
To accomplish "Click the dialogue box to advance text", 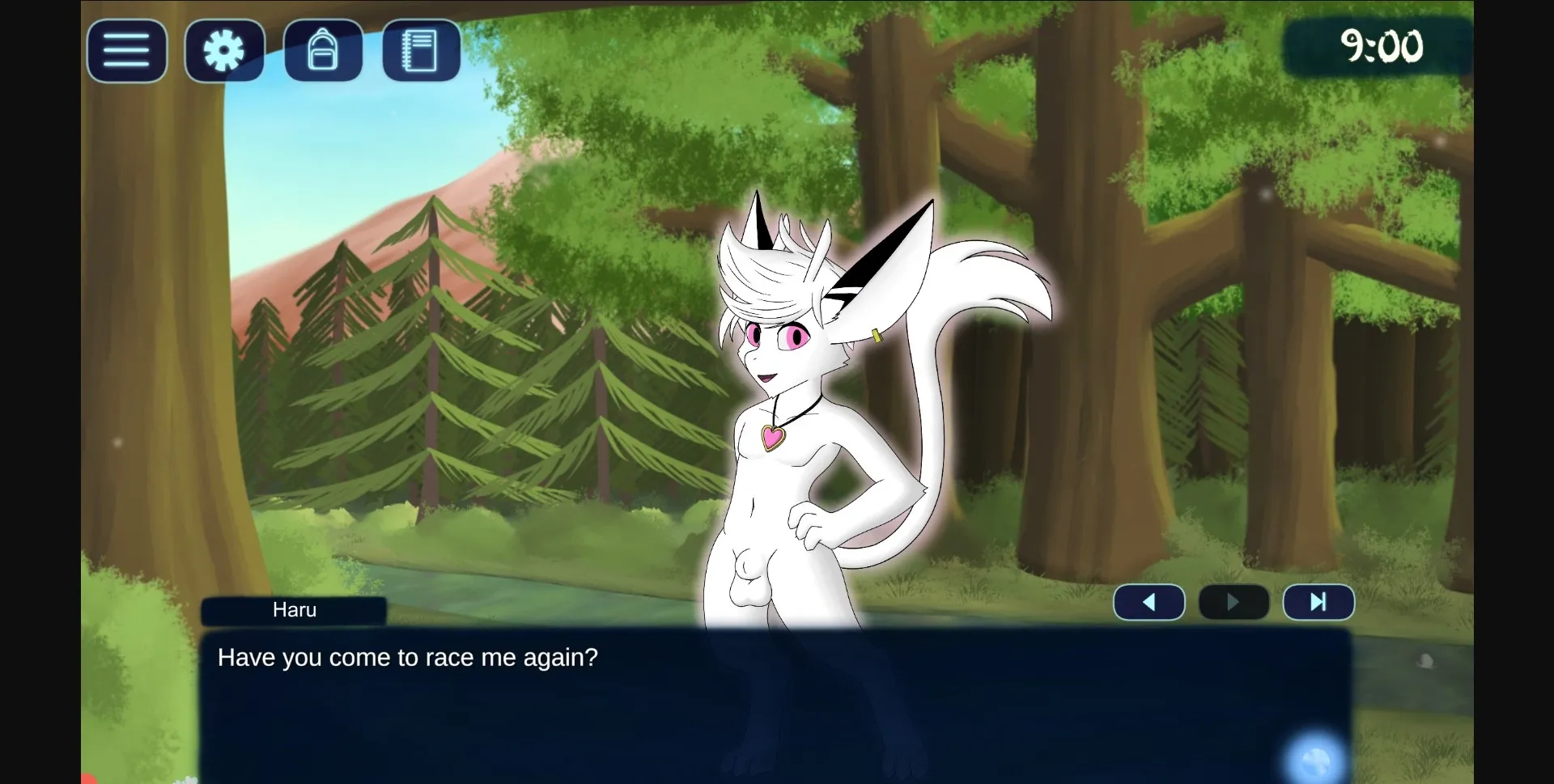I will point(777,704).
